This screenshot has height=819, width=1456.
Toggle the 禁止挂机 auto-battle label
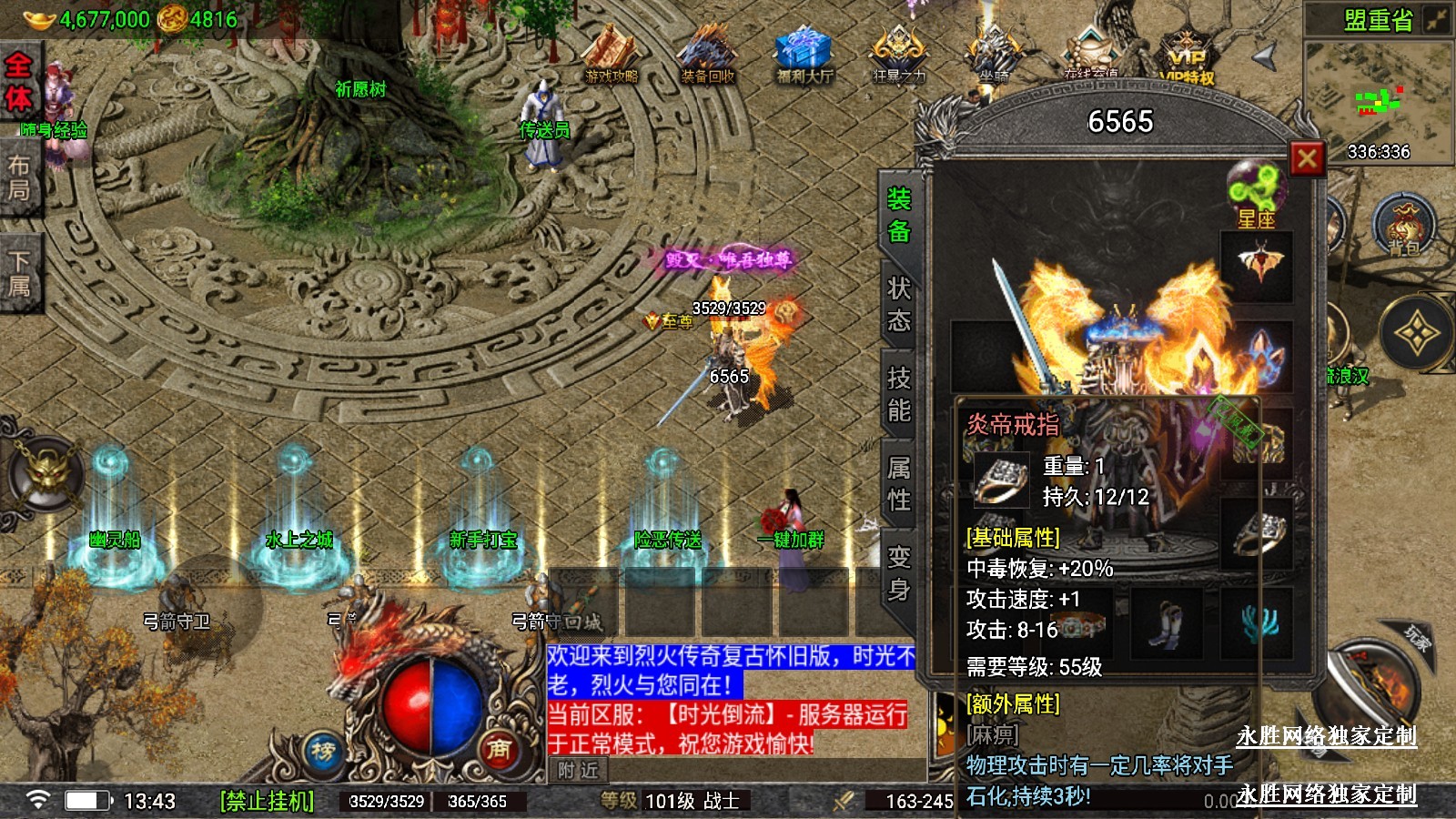tap(267, 801)
